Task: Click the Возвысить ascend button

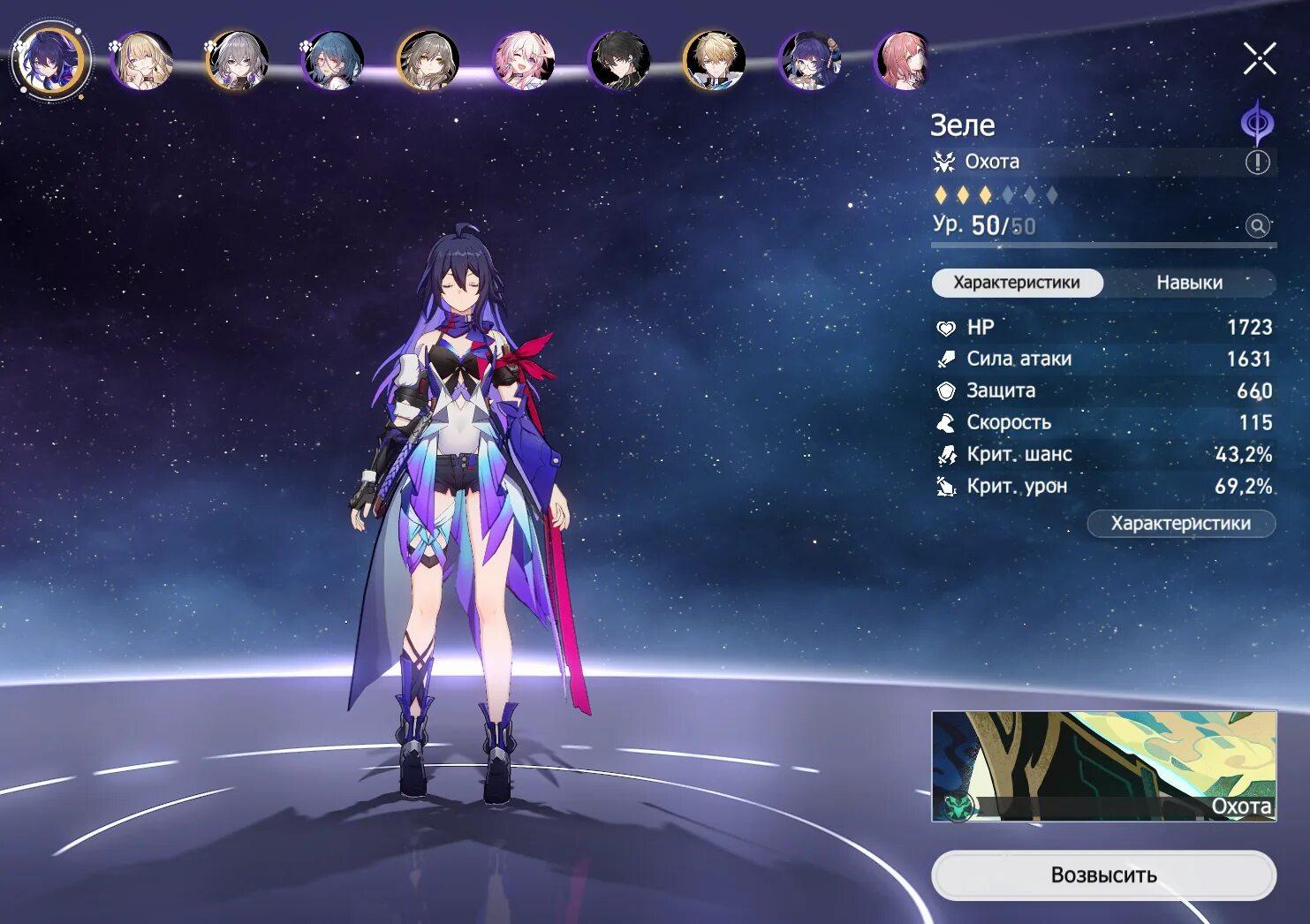Action: (1103, 875)
